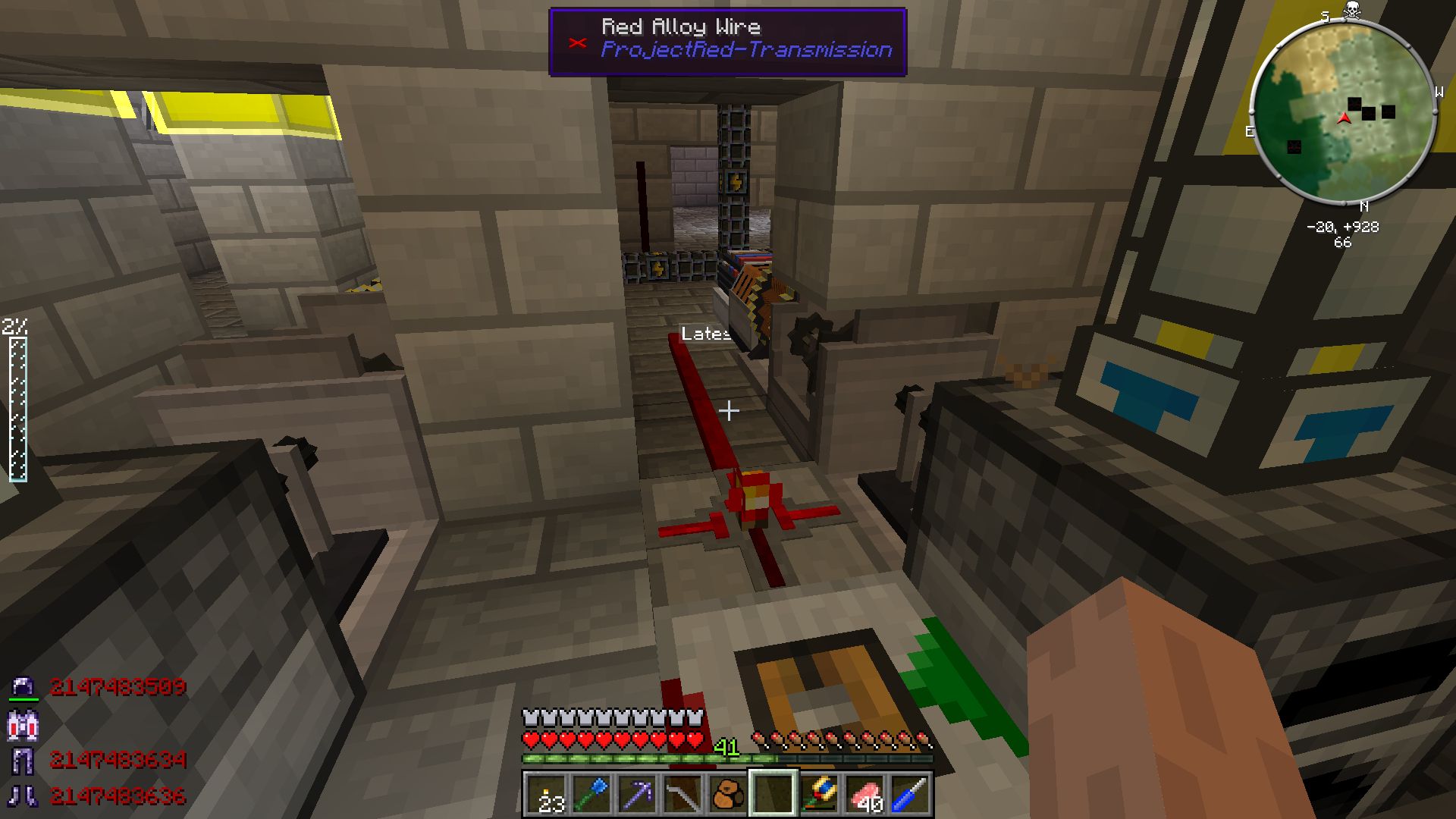The width and height of the screenshot is (1456, 819).
Task: Click the boots armor status icon
Action: (x=21, y=795)
